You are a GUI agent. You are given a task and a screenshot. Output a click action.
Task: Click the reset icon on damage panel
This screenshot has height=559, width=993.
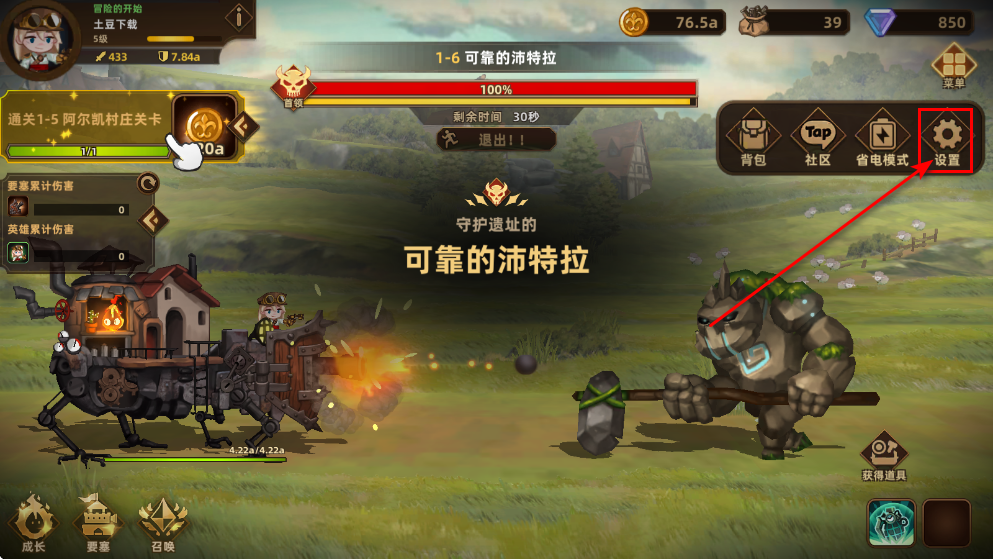click(x=148, y=182)
